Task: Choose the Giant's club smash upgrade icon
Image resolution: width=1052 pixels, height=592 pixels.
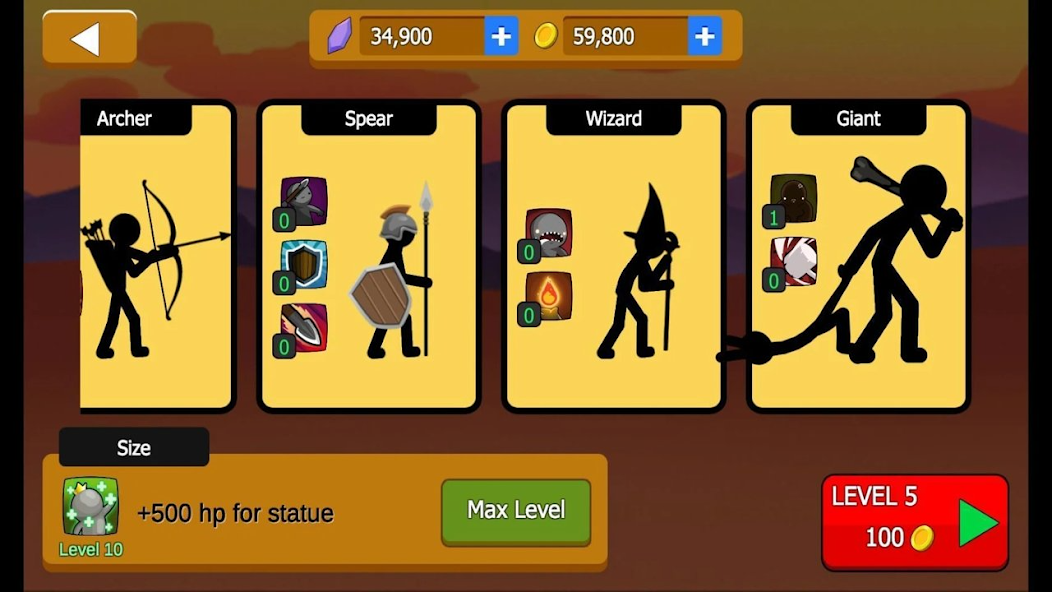Action: (x=793, y=261)
